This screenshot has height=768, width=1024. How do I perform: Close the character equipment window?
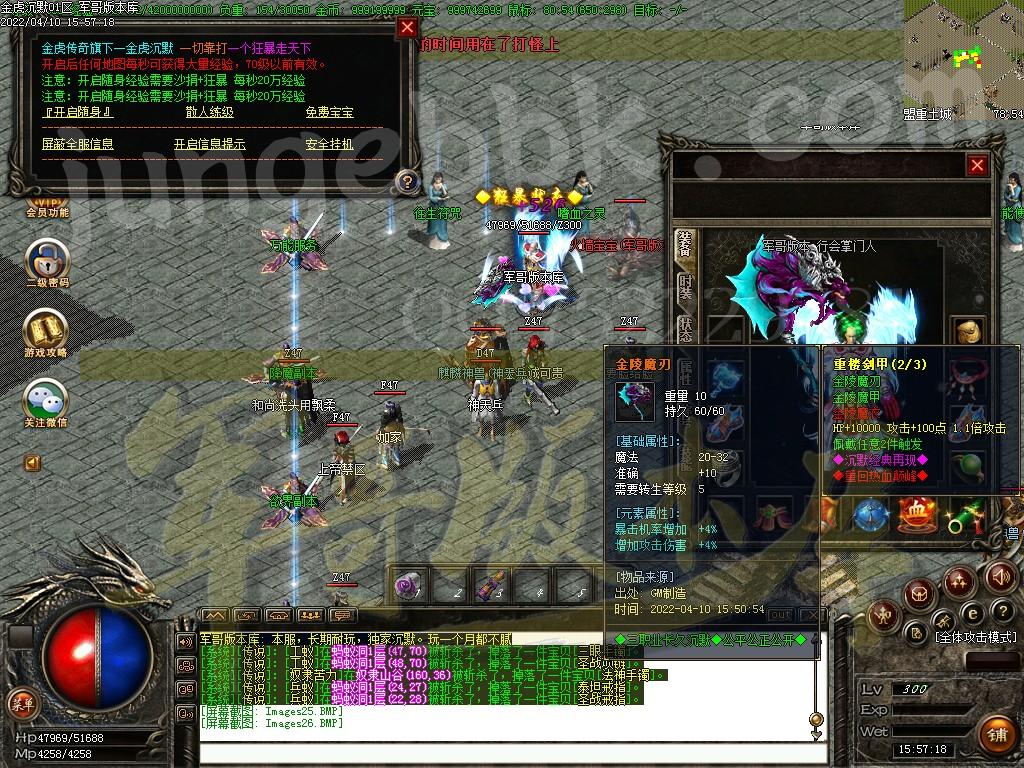pos(977,165)
